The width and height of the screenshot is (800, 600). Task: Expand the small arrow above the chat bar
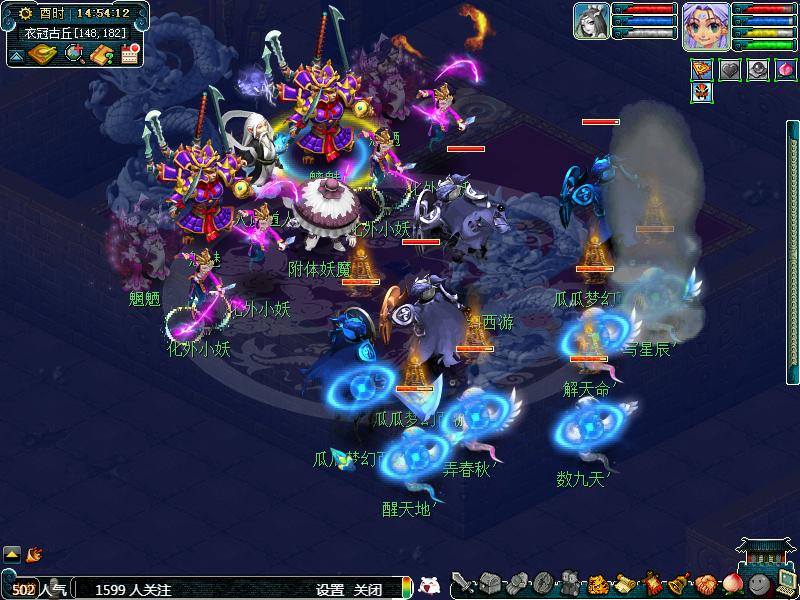click(12, 553)
